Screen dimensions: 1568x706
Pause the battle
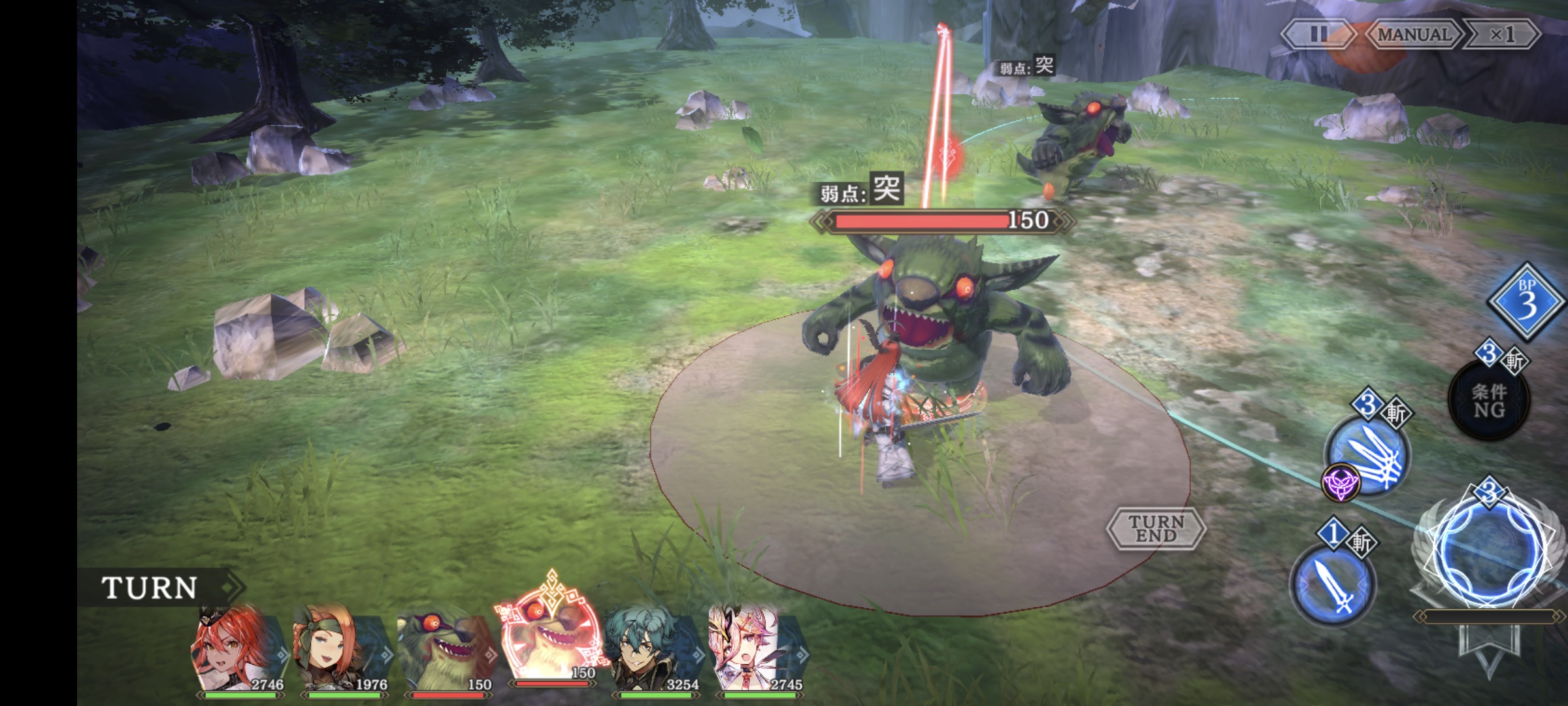(1317, 34)
